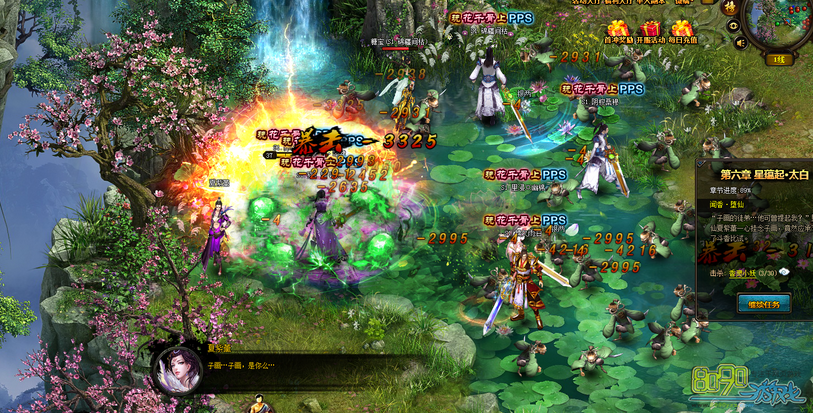Open the 每日充值 daily recharge gift
813x413 pixels.
tap(683, 31)
